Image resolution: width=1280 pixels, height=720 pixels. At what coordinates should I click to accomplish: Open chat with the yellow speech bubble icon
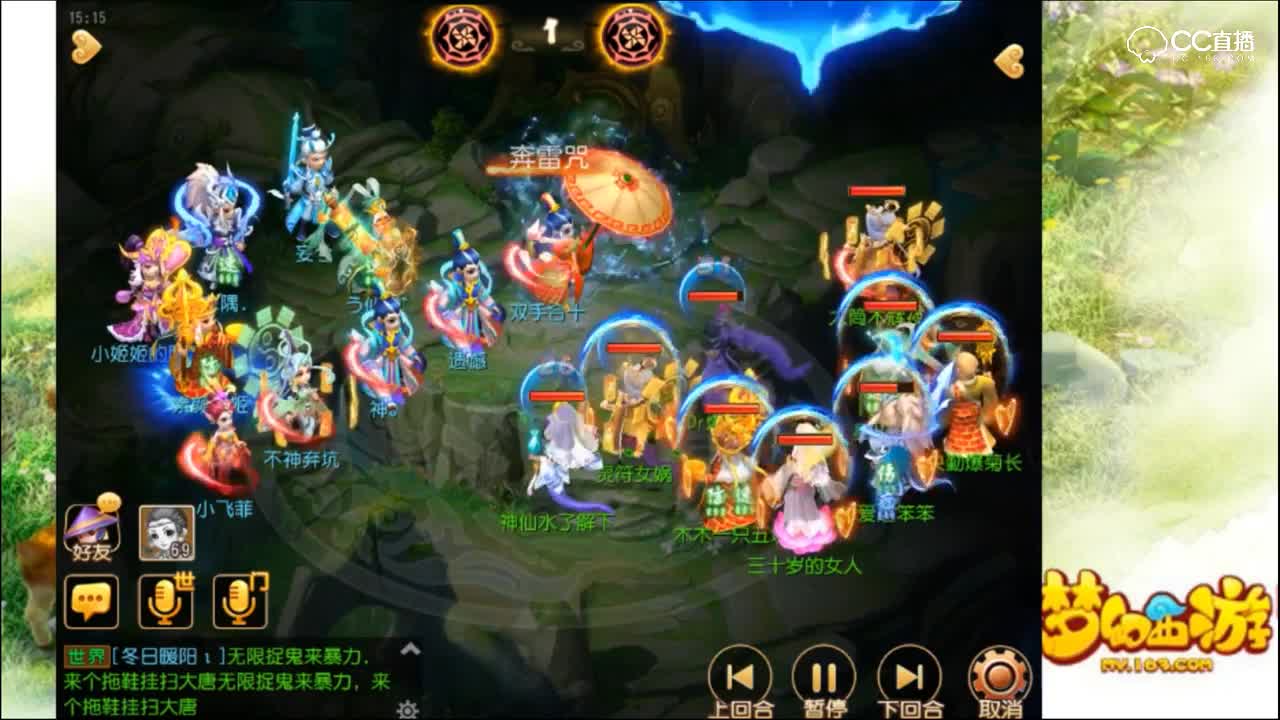point(93,601)
